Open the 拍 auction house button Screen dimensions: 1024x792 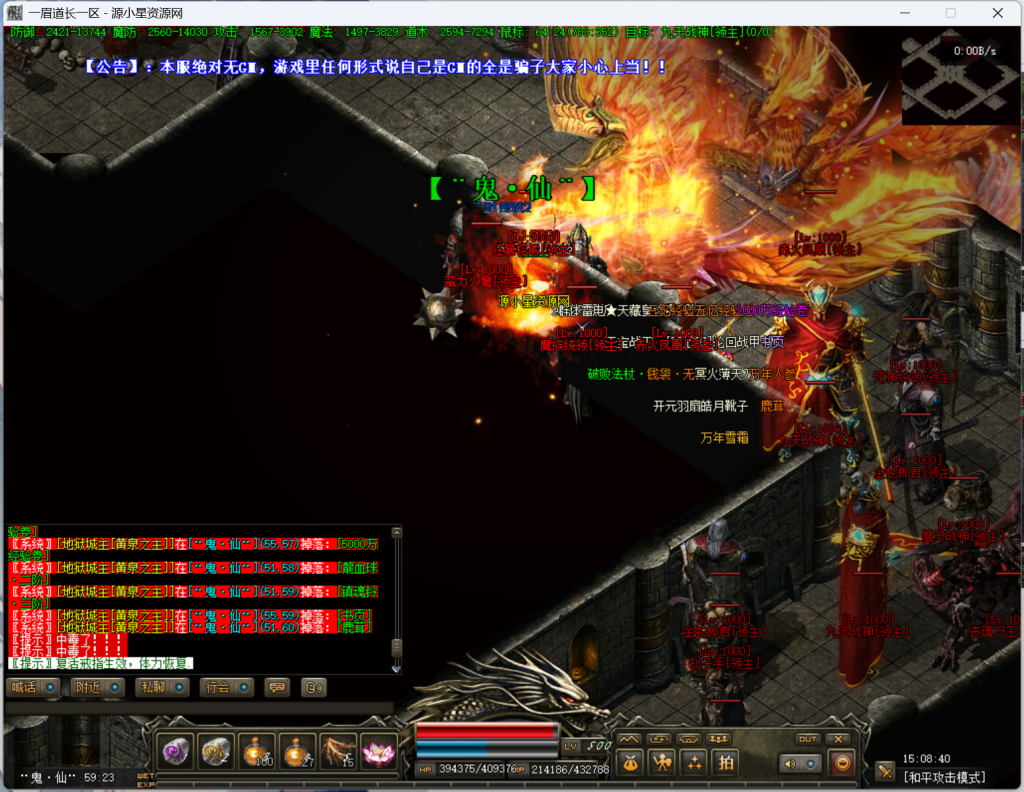tap(726, 763)
